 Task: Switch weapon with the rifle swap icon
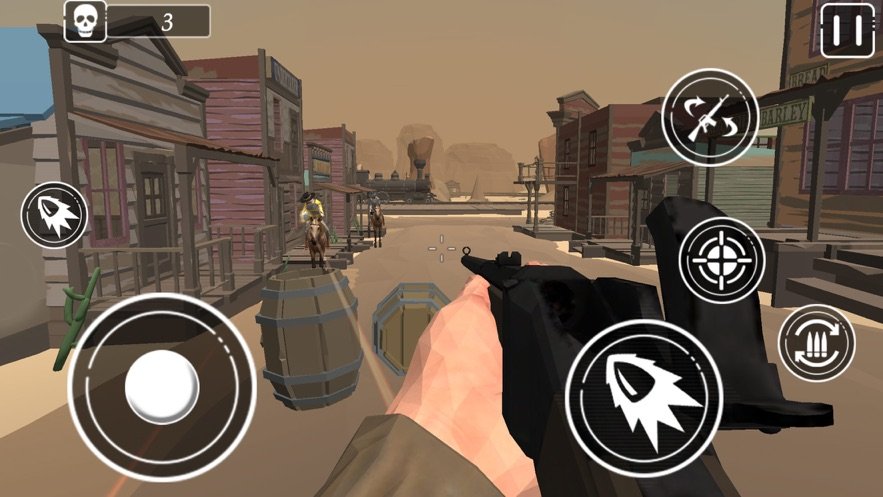tap(710, 116)
